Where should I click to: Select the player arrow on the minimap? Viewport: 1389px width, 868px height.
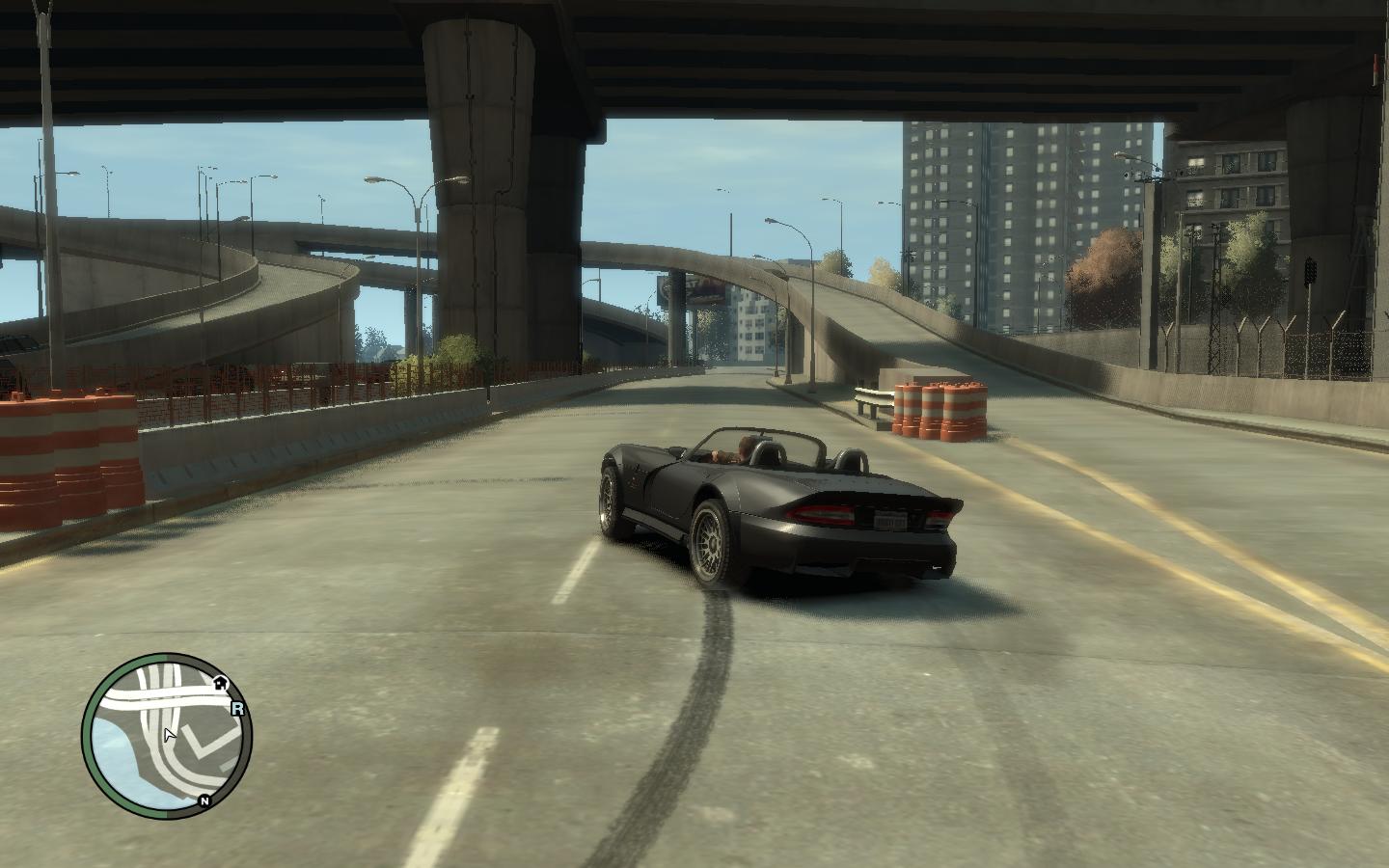(169, 736)
